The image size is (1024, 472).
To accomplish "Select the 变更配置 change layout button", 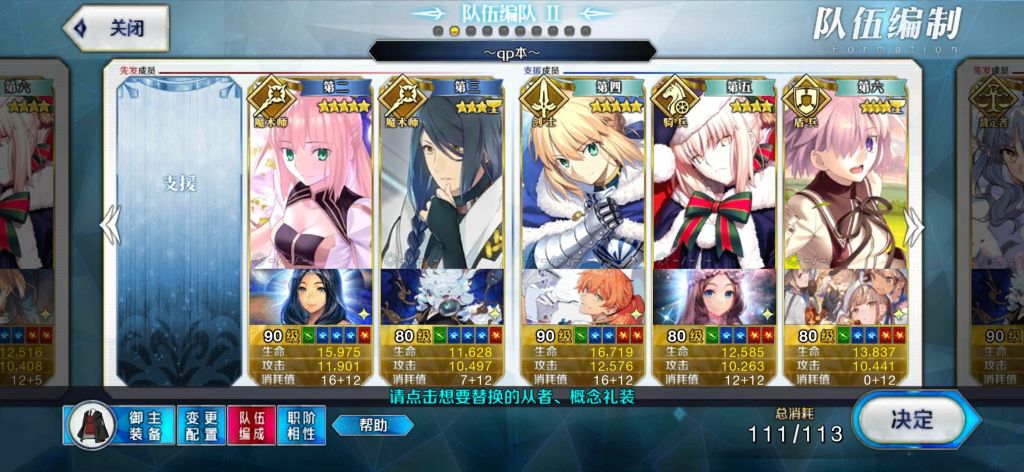I will 201,424.
